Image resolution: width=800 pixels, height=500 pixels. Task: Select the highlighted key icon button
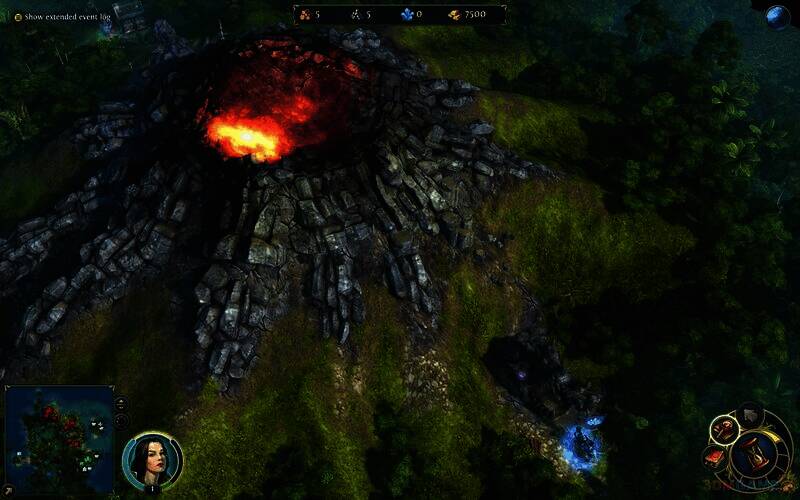click(723, 431)
